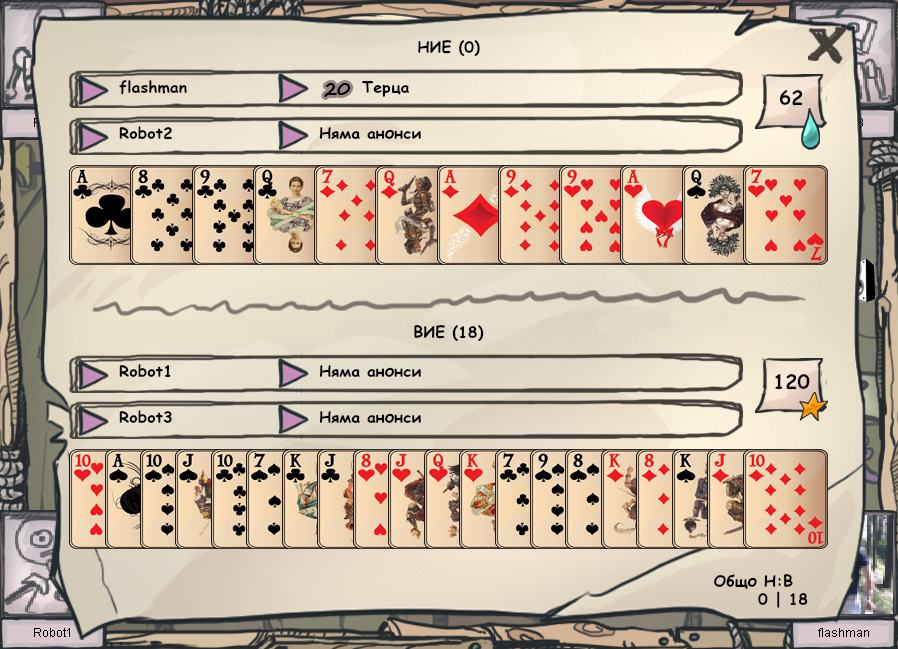
Task: Pick the ace of hearts card
Action: (651, 215)
